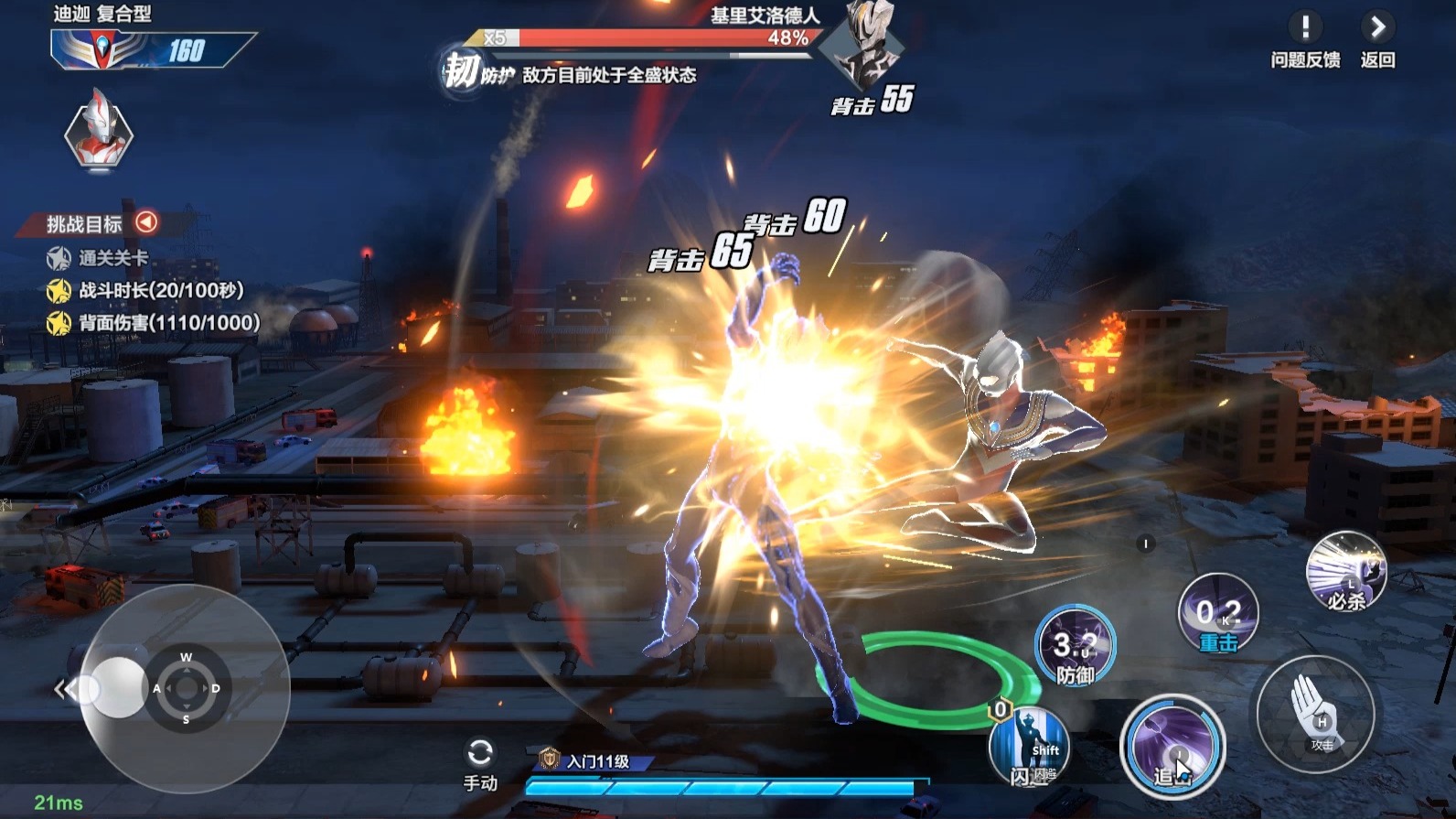Activate the 防御 defense skill
The image size is (1456, 819).
pos(1075,646)
